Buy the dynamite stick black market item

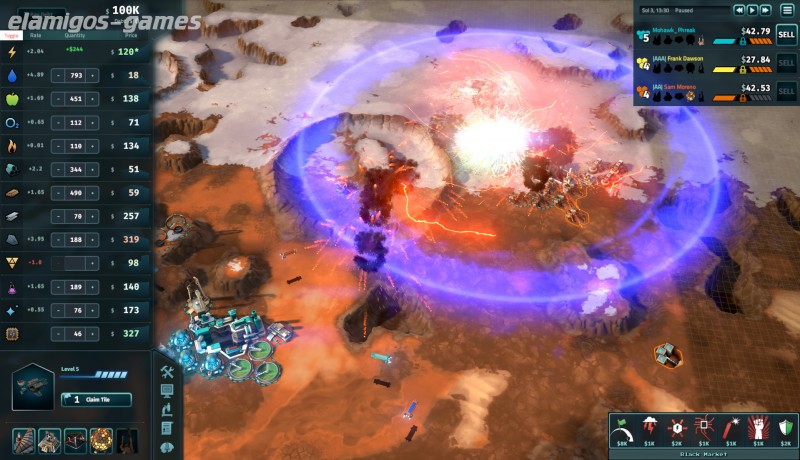click(x=731, y=426)
